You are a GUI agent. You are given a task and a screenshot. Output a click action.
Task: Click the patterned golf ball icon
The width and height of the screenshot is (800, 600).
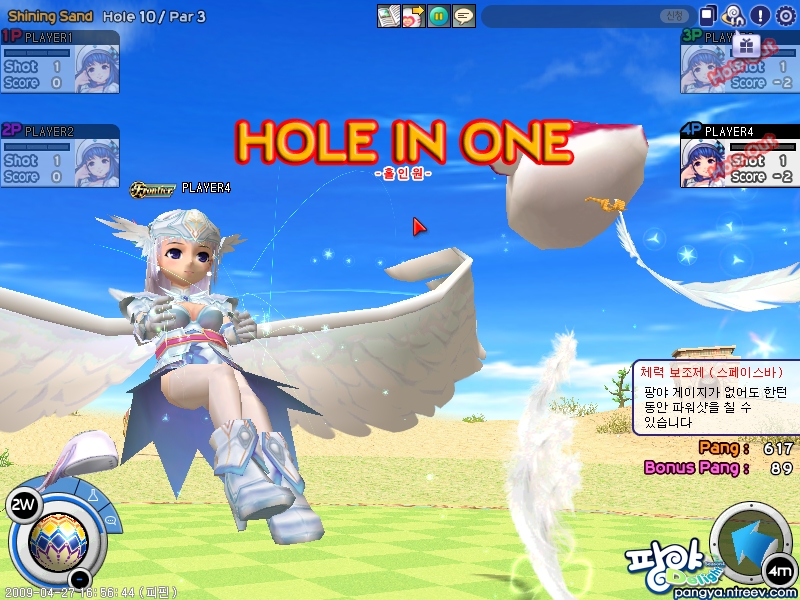point(57,540)
